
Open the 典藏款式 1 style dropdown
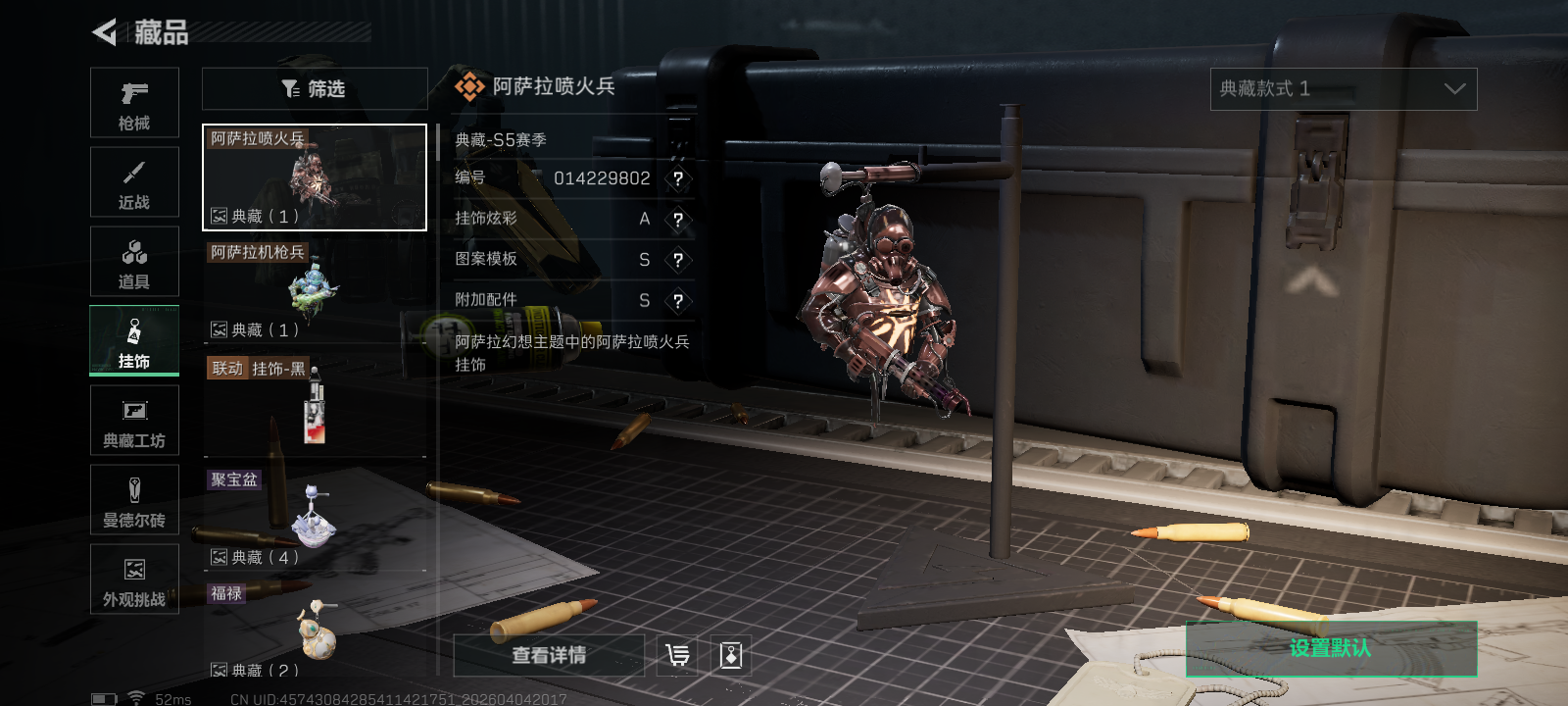coord(1345,88)
